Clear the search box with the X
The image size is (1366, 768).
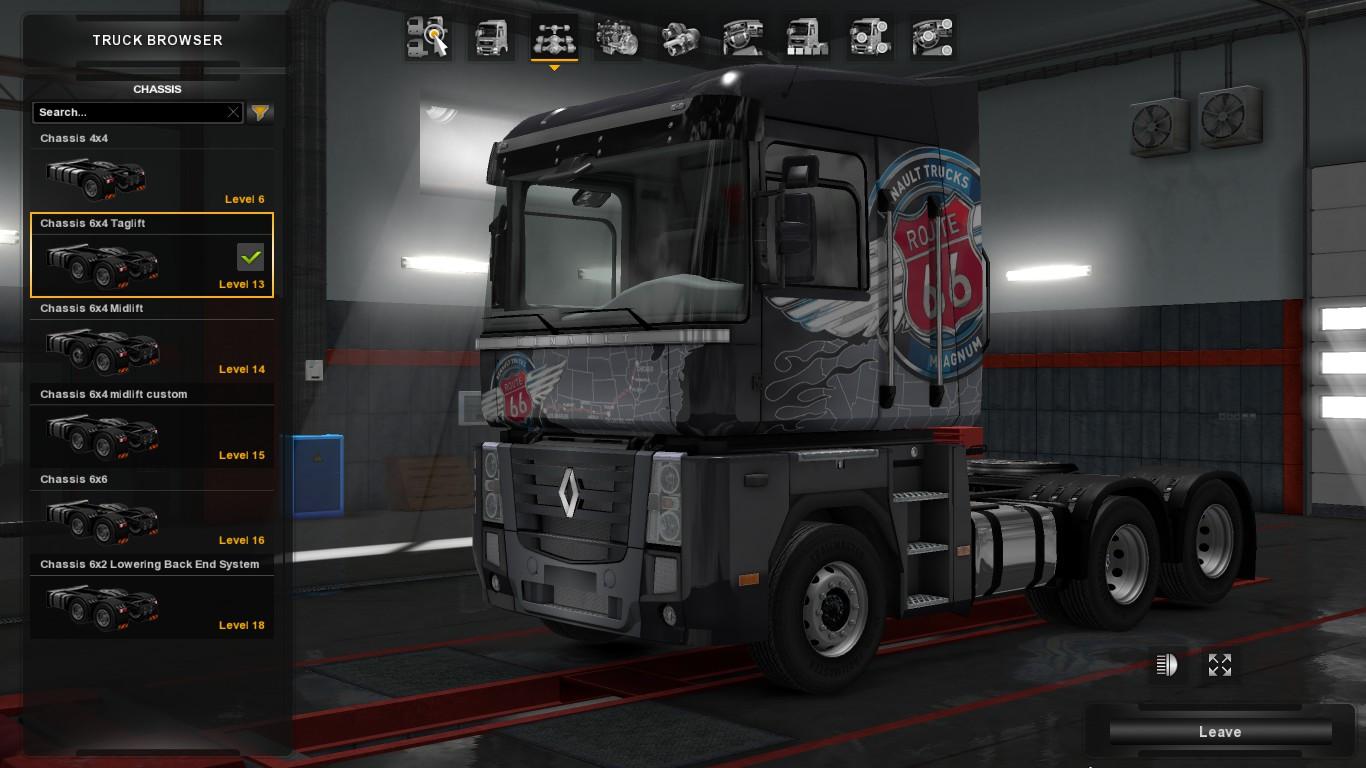tap(233, 112)
